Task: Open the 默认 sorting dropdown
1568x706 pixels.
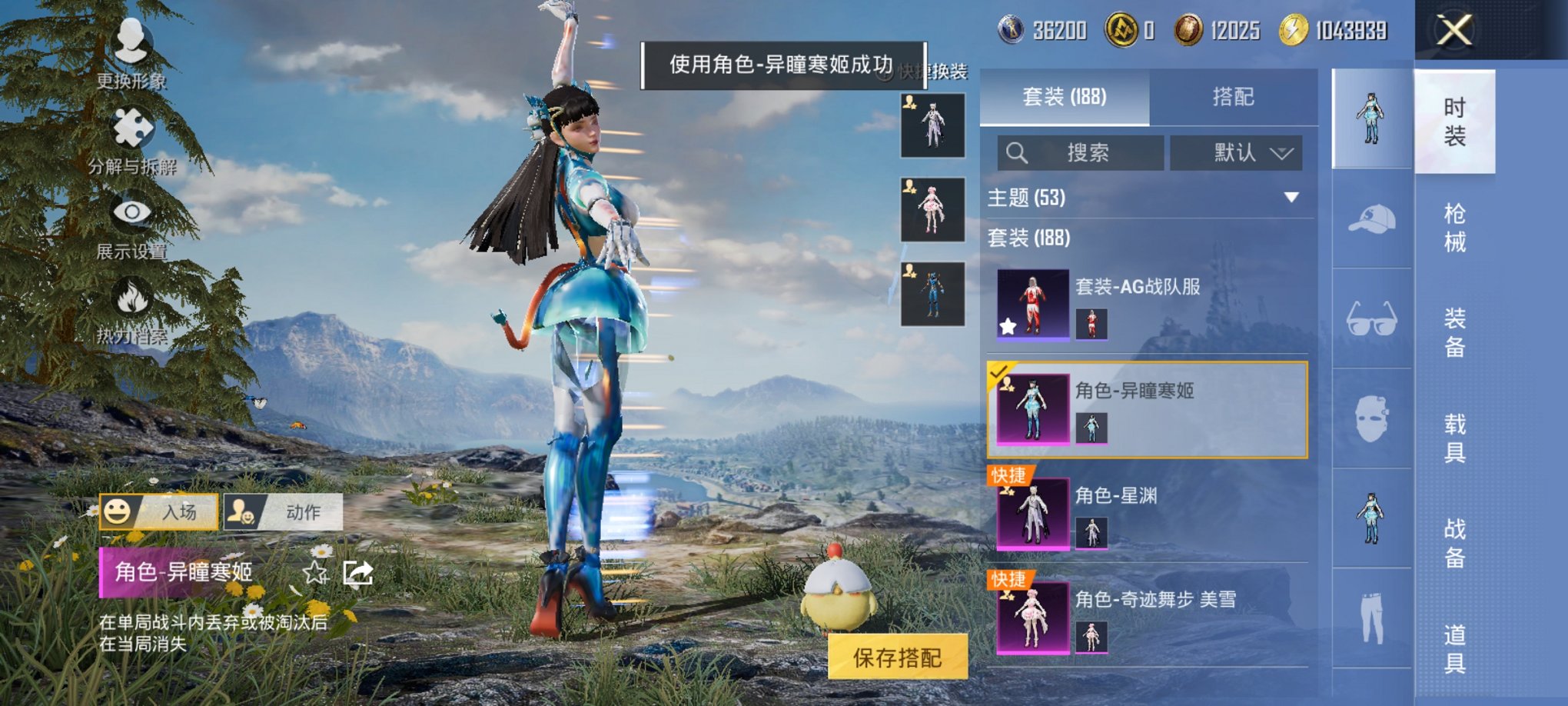Action: coord(1239,152)
